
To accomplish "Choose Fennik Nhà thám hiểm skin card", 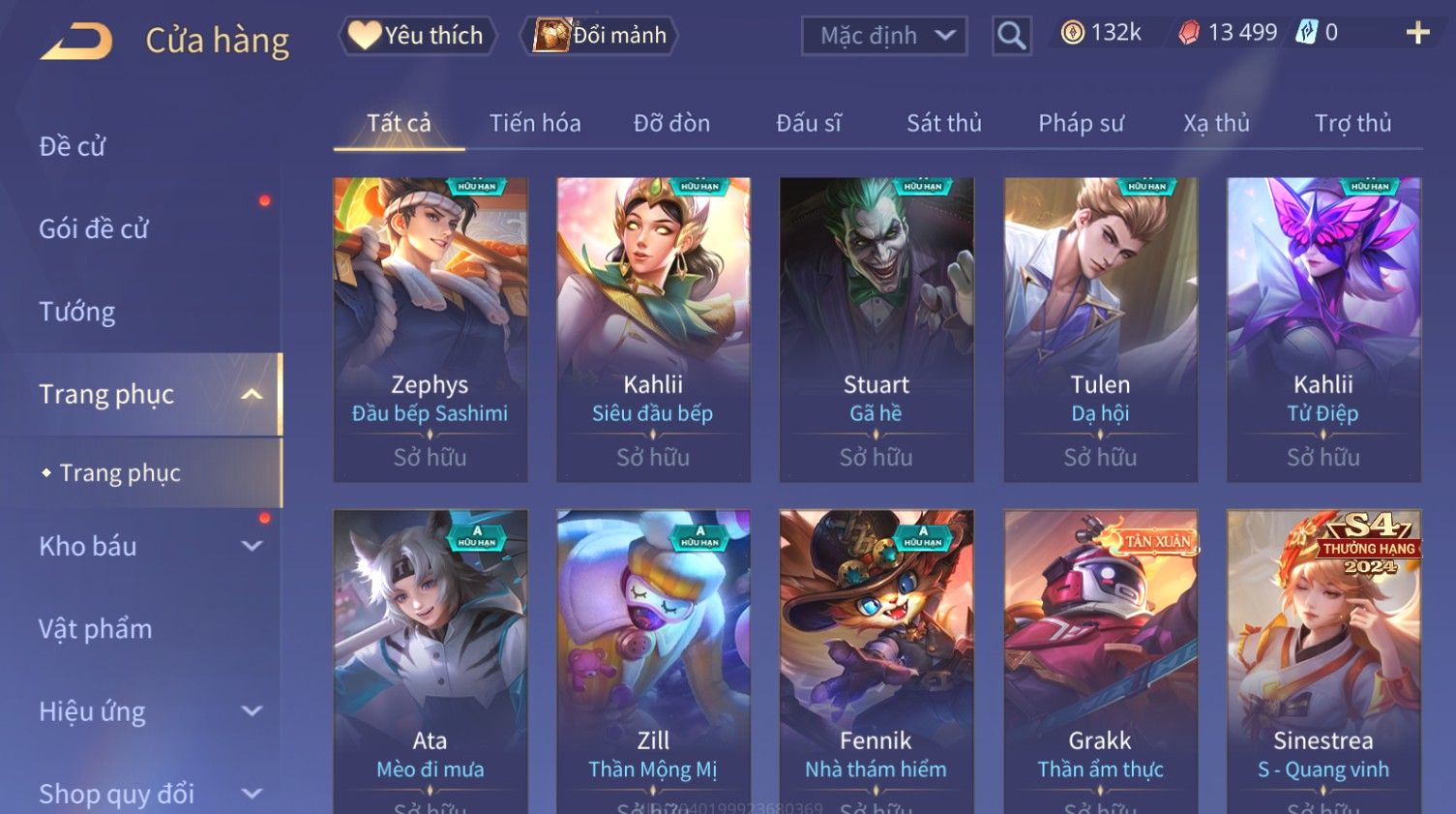I will point(877,658).
